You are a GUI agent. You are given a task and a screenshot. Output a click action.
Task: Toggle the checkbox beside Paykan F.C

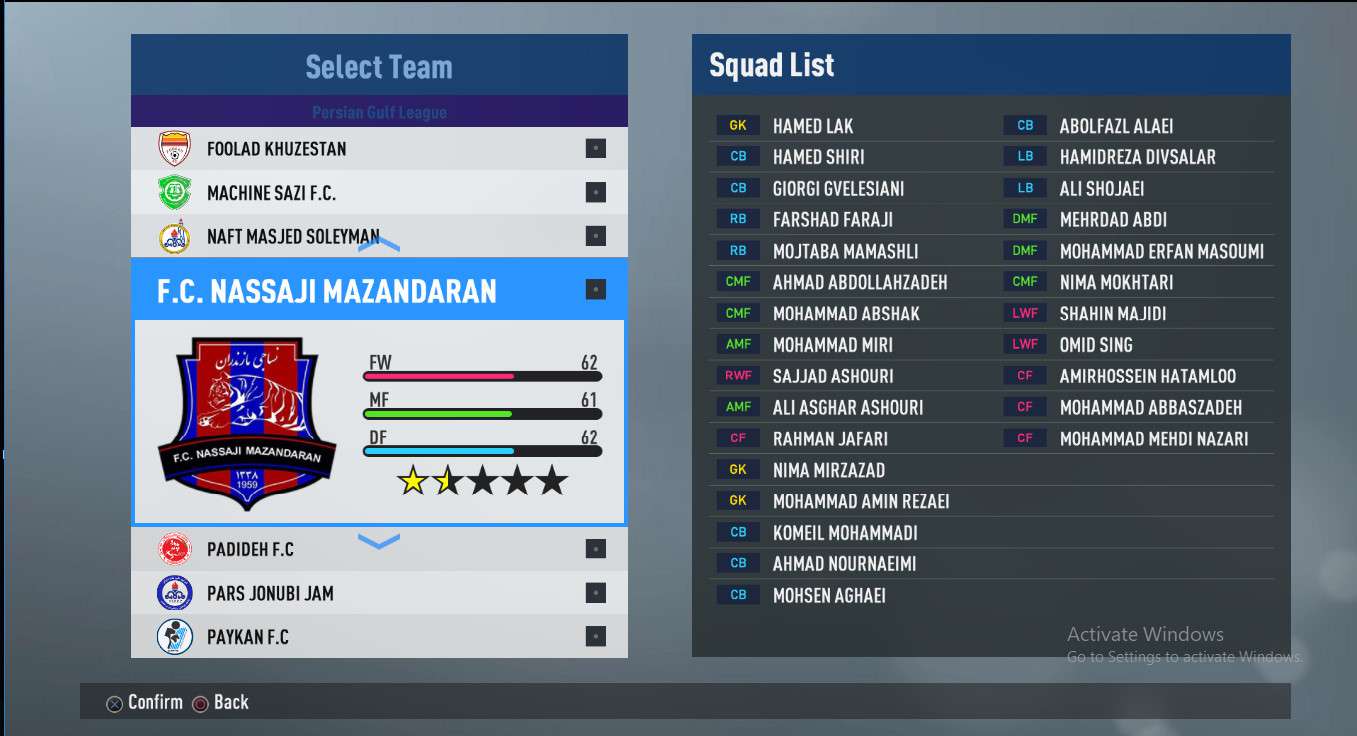[x=595, y=637]
